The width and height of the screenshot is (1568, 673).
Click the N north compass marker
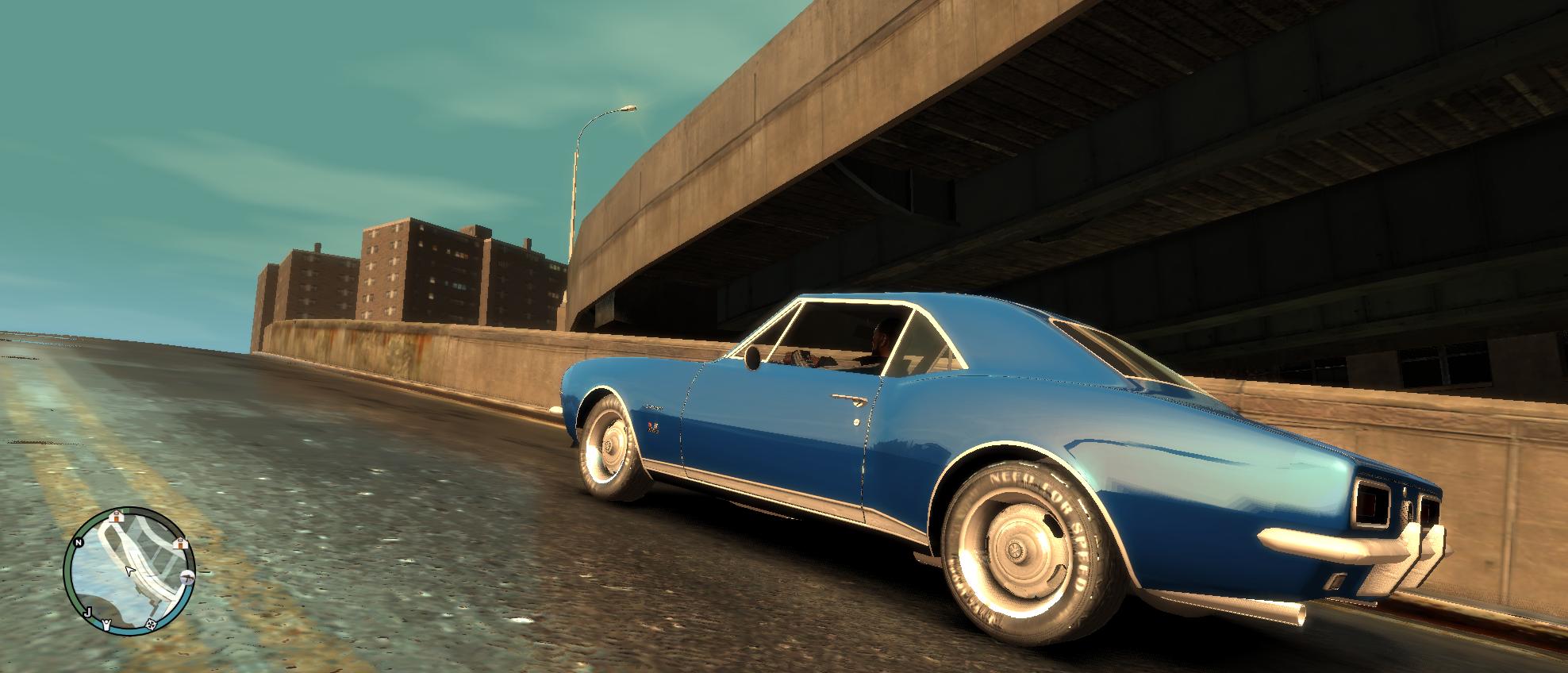point(79,543)
